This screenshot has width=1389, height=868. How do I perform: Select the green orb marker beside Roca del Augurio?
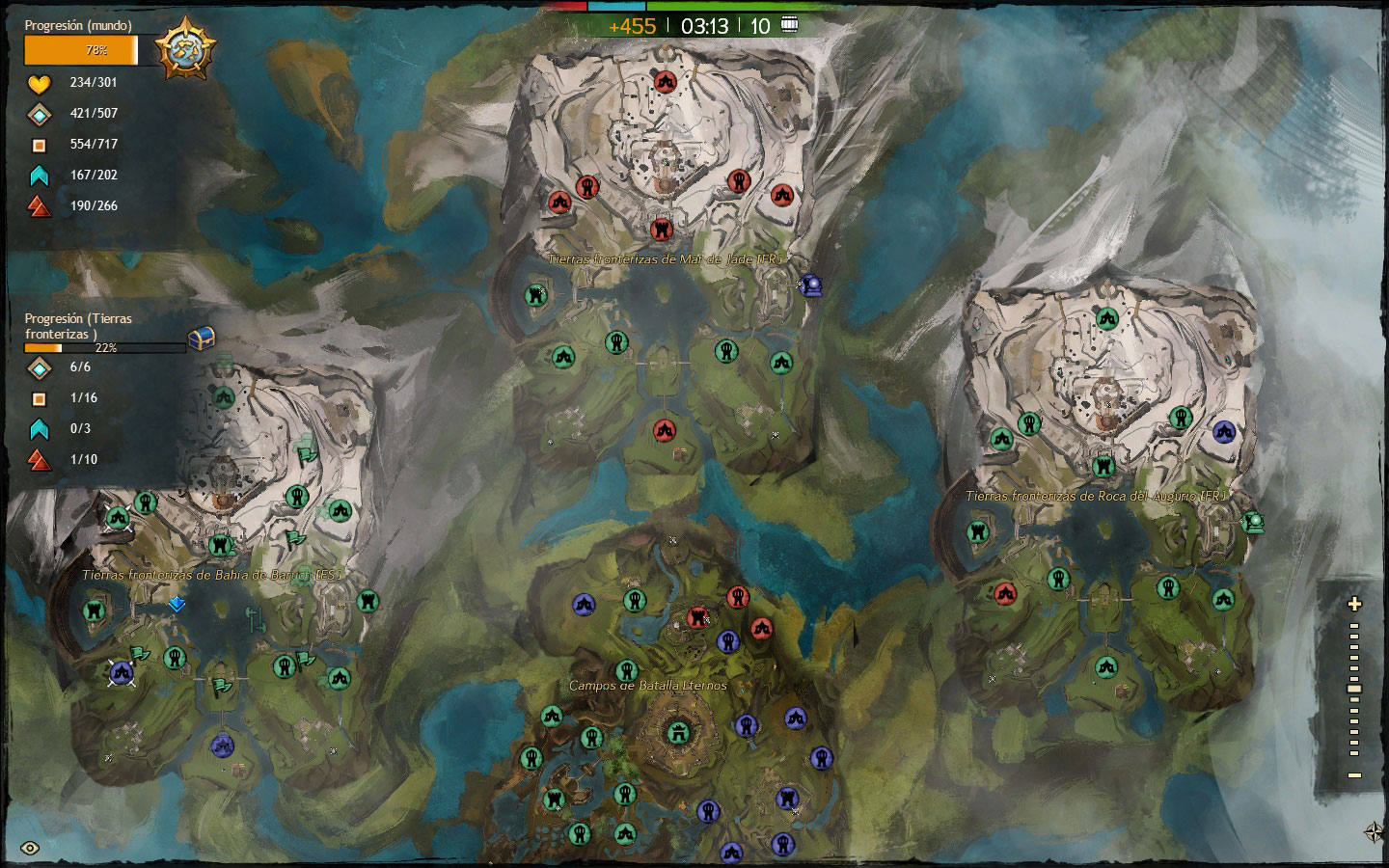tap(1253, 523)
